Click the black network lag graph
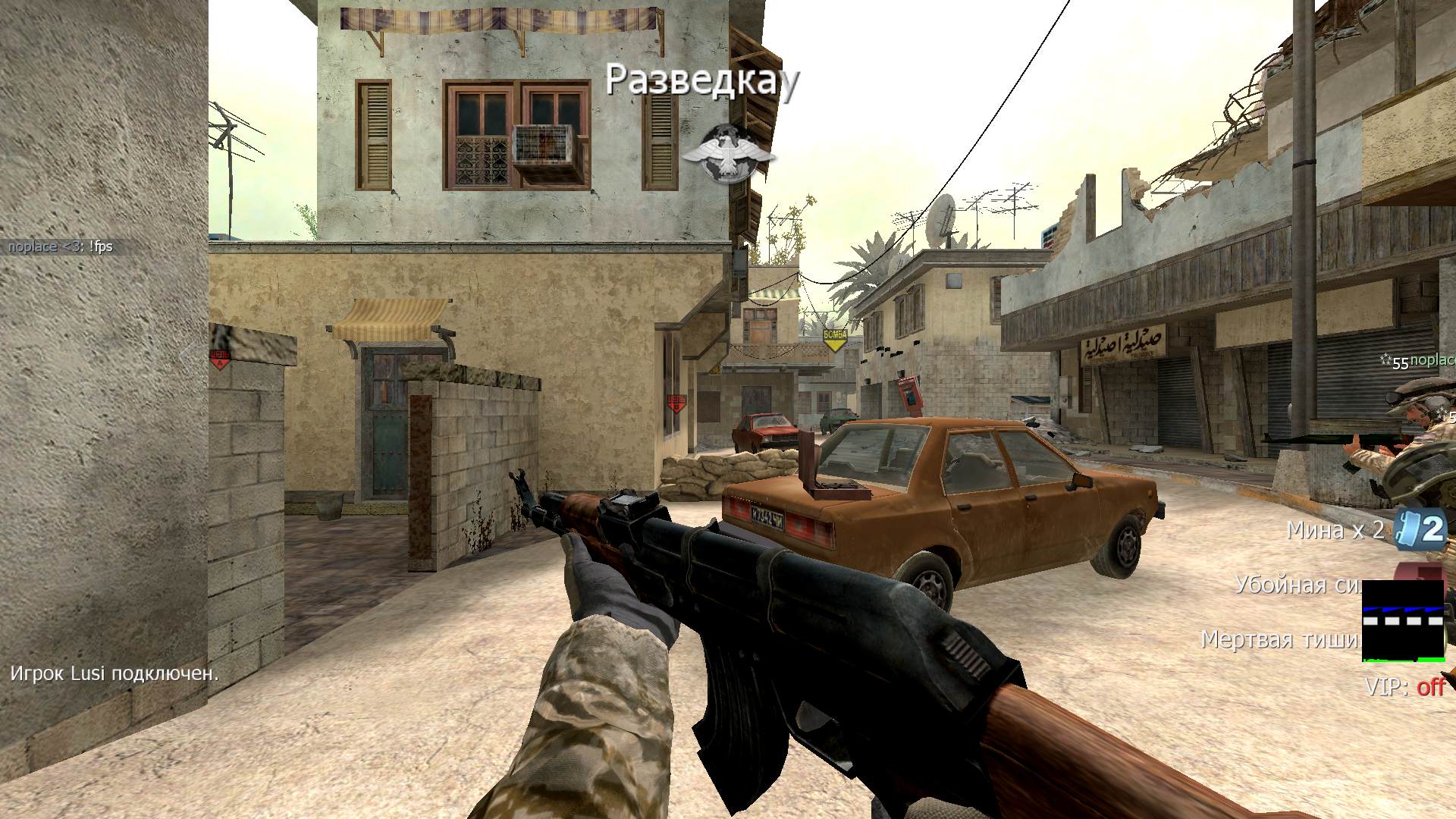This screenshot has height=819, width=1456. pos(1403,620)
